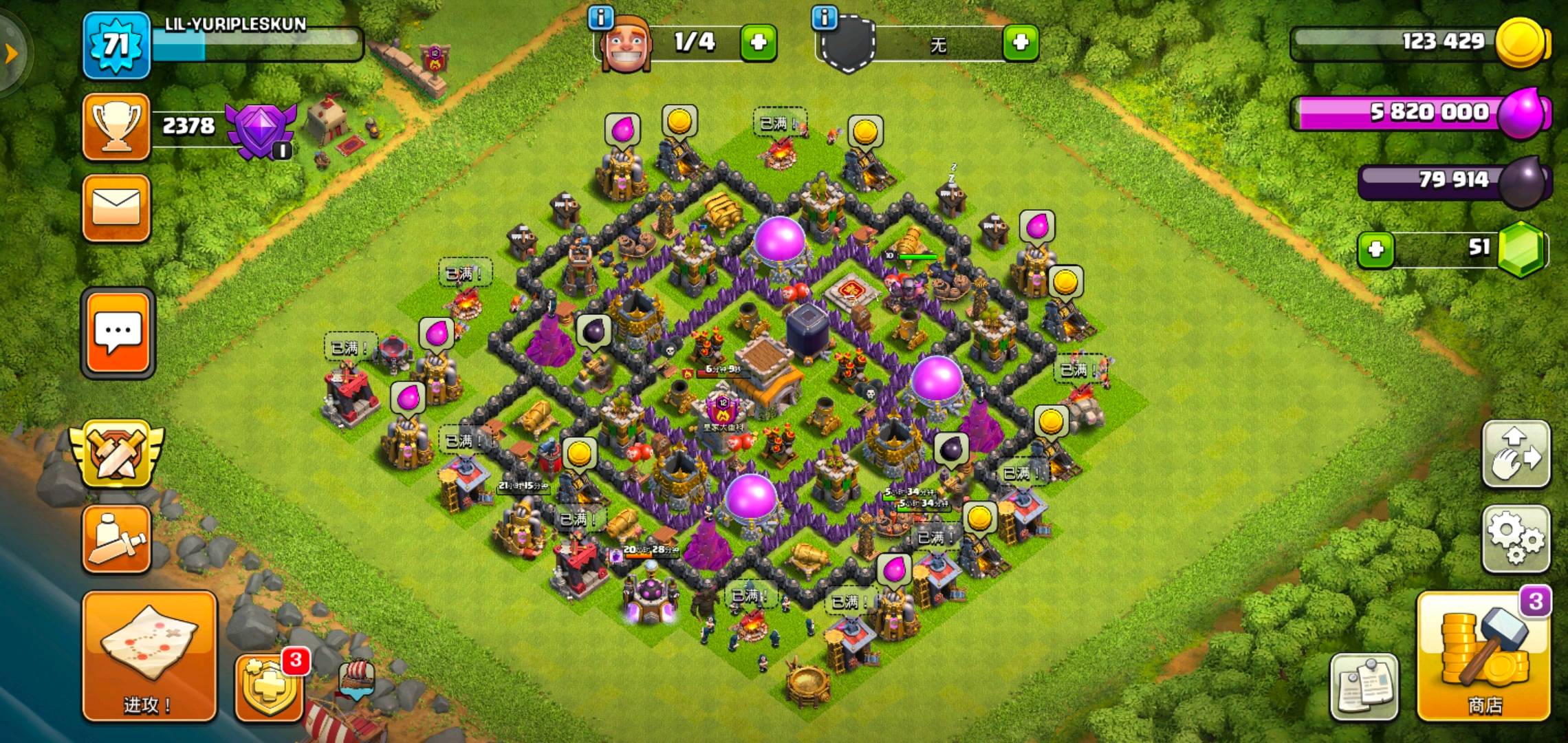1568x743 pixels.
Task: Open the clipboard notes button
Action: [x=1364, y=686]
